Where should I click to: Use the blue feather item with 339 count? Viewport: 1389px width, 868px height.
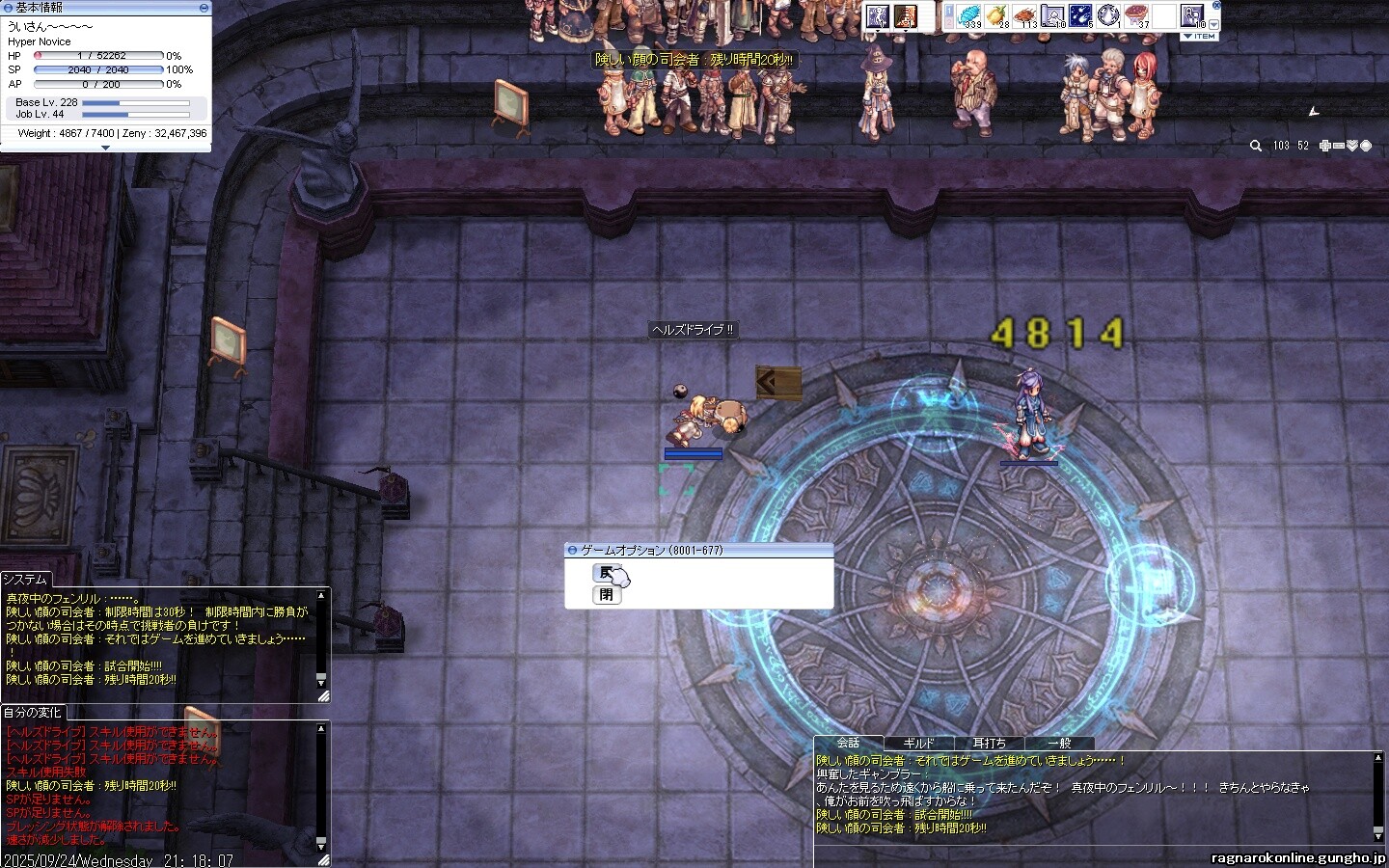tap(968, 15)
